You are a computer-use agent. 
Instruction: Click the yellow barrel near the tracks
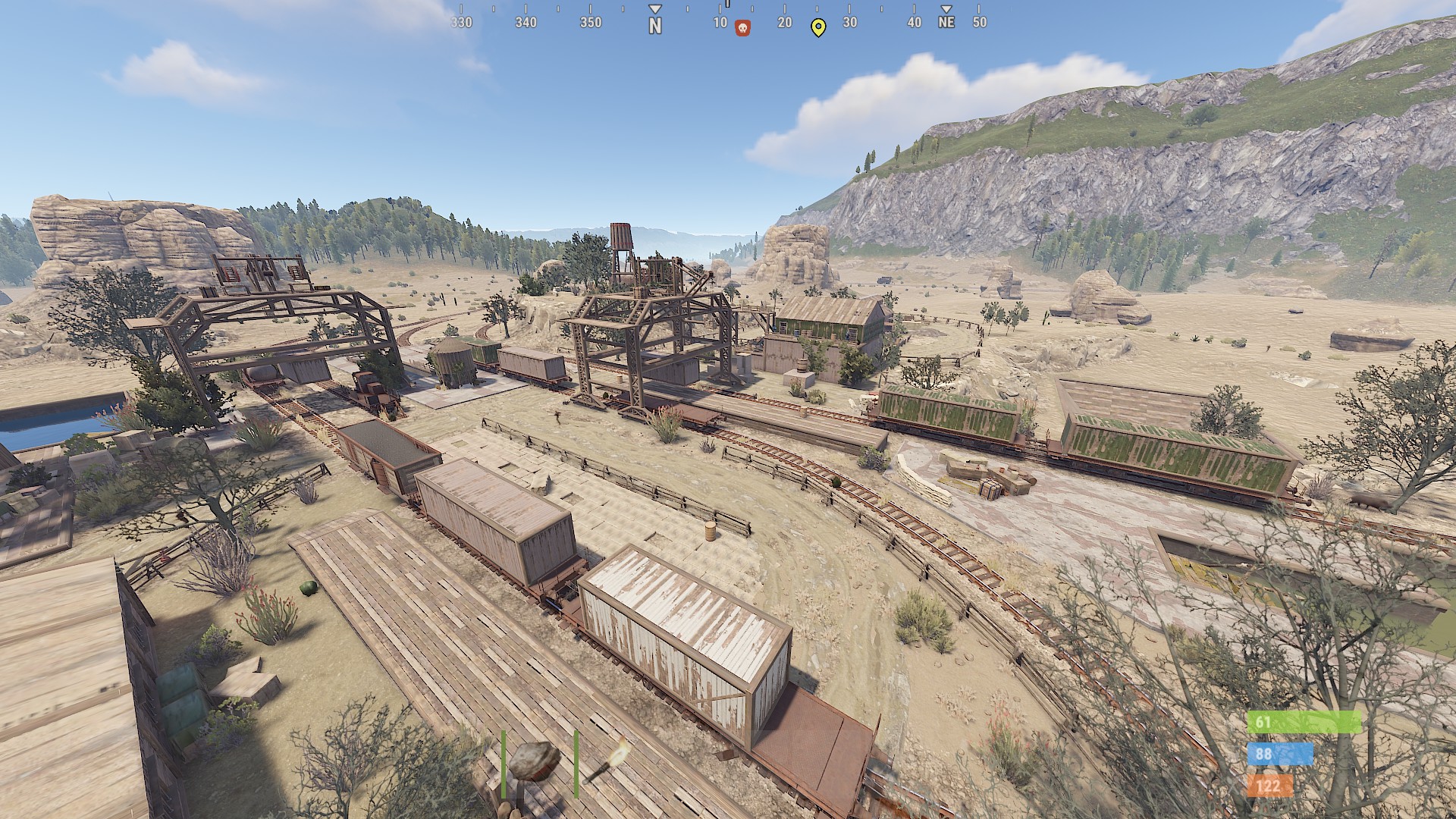711,531
